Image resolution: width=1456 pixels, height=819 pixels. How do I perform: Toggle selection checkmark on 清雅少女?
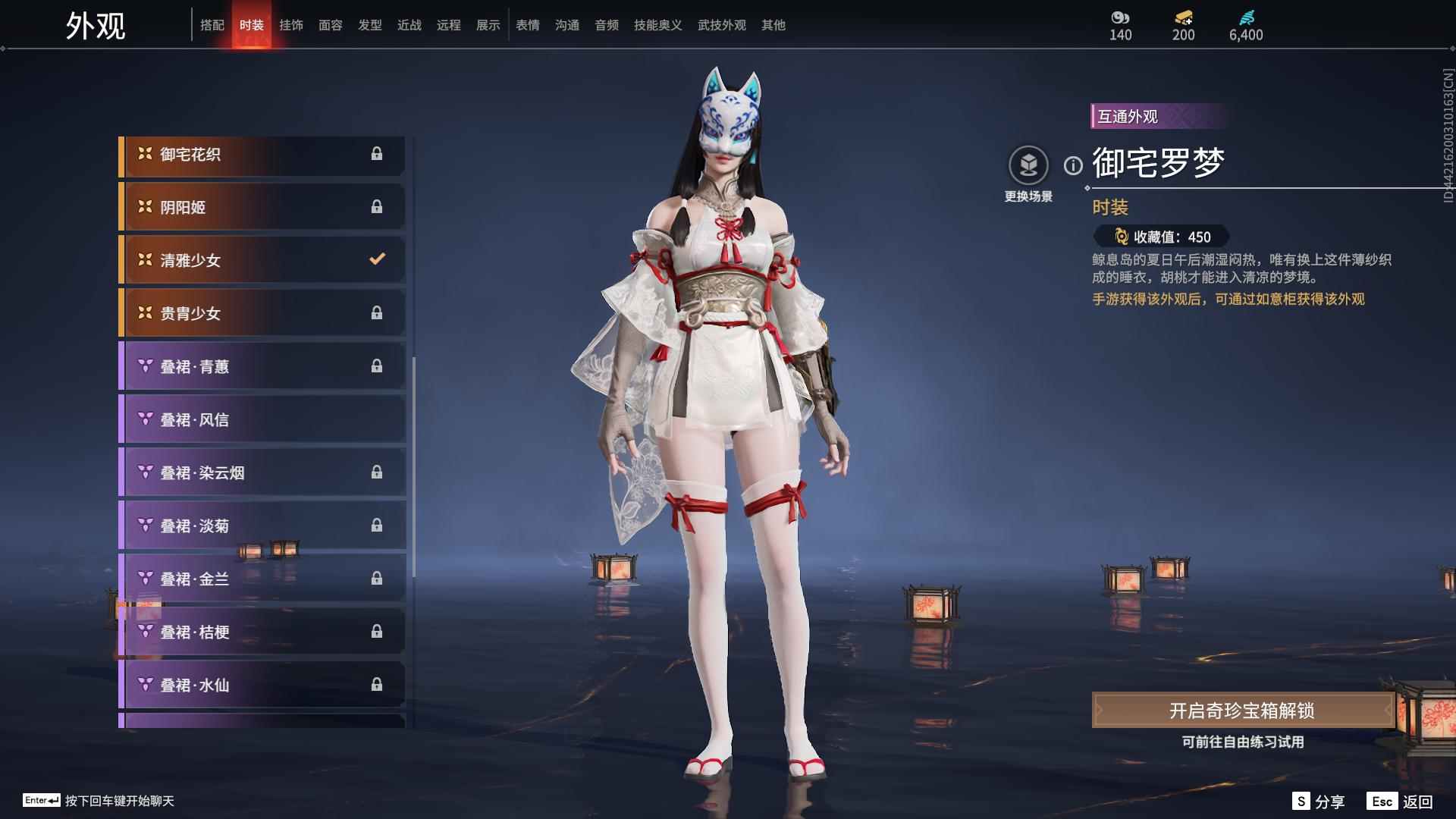[x=377, y=259]
